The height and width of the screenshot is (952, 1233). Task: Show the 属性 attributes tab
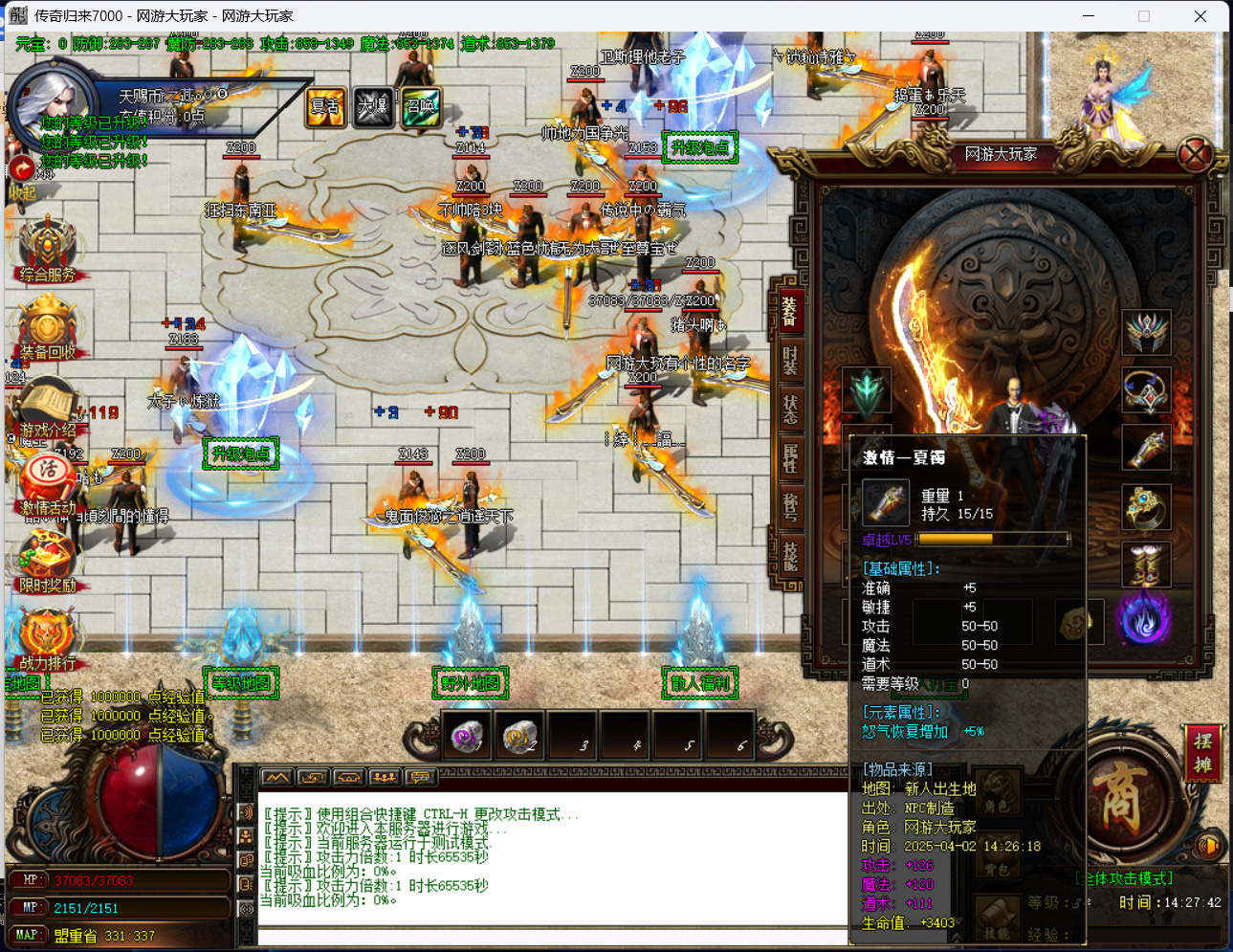(x=790, y=457)
